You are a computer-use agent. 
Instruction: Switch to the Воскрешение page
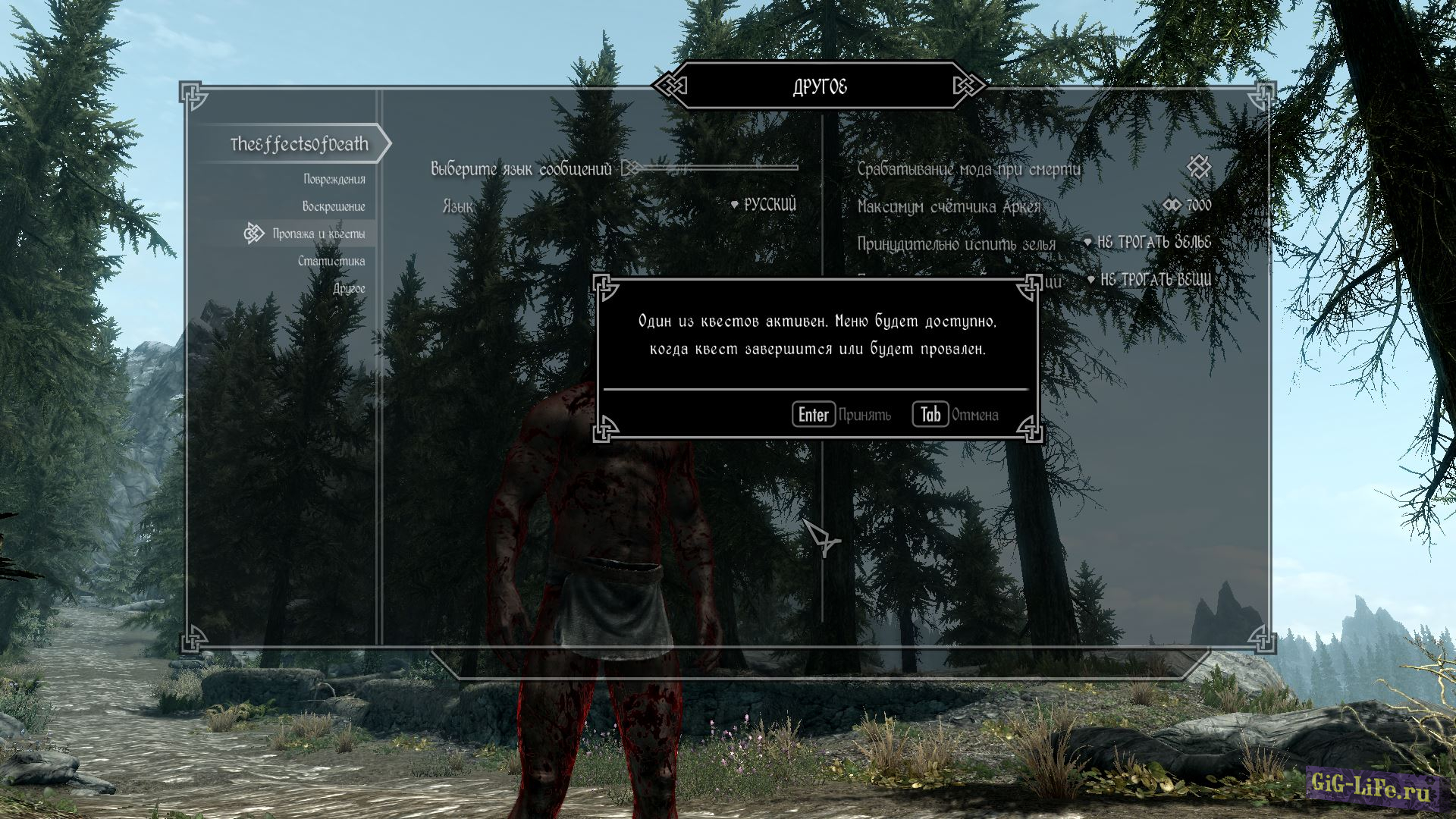[333, 206]
